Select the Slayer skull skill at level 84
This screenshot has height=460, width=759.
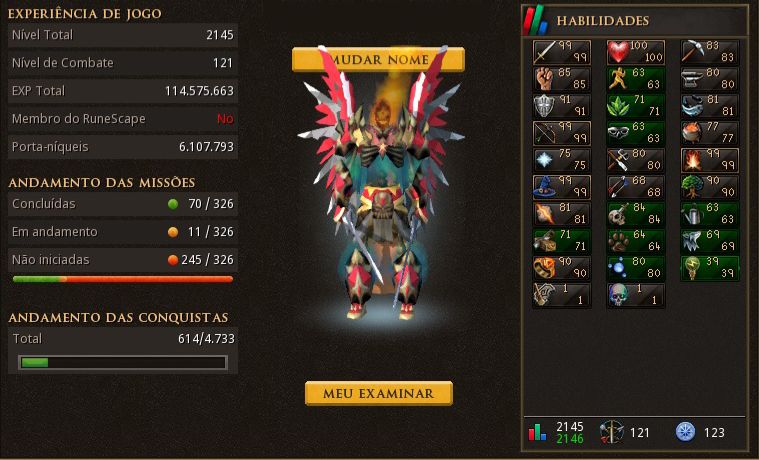pyautogui.click(x=635, y=215)
